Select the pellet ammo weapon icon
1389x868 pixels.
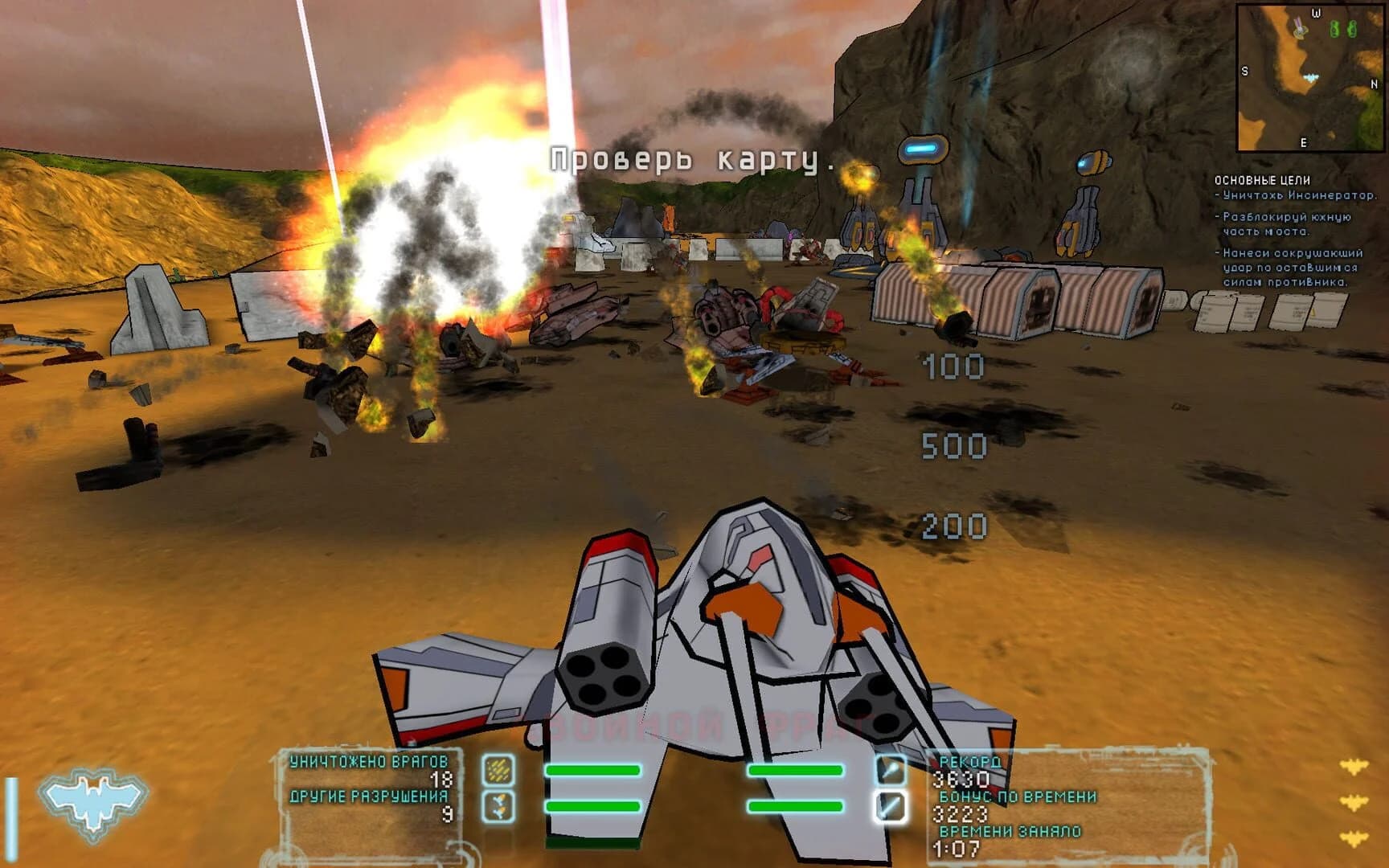coord(499,770)
